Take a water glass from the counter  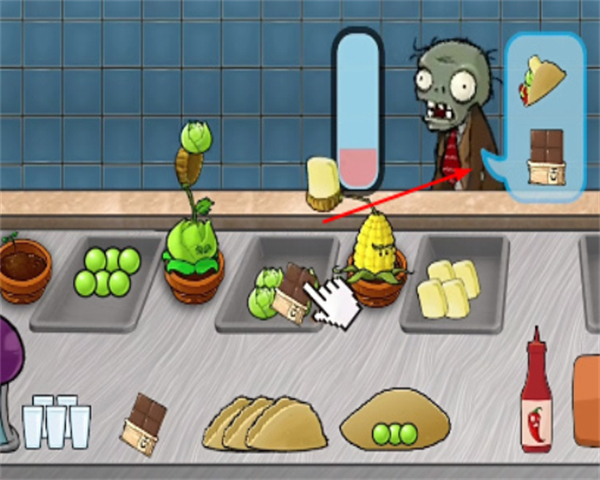(x=57, y=422)
